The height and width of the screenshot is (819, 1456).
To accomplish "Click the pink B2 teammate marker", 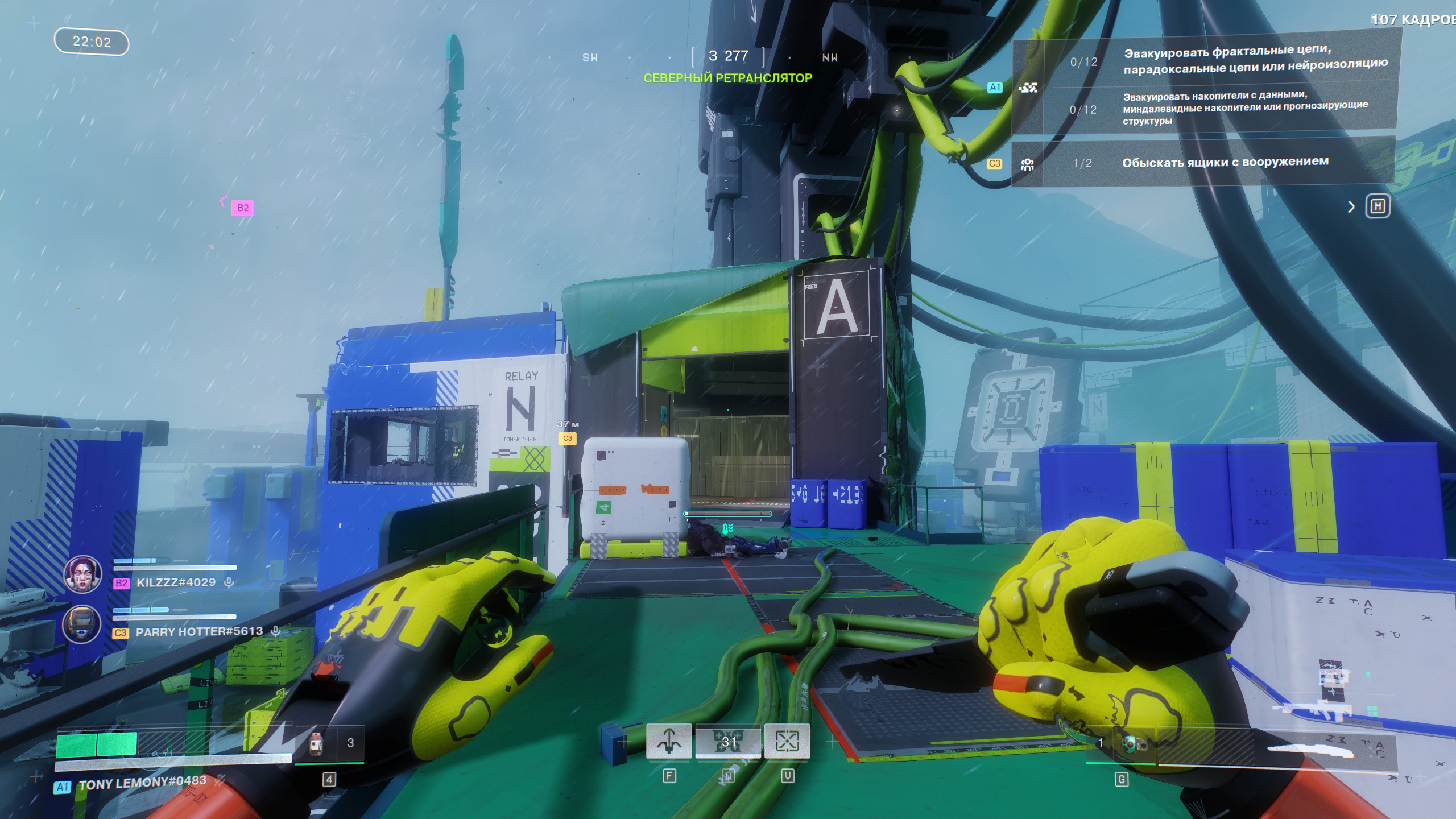I will point(242,208).
